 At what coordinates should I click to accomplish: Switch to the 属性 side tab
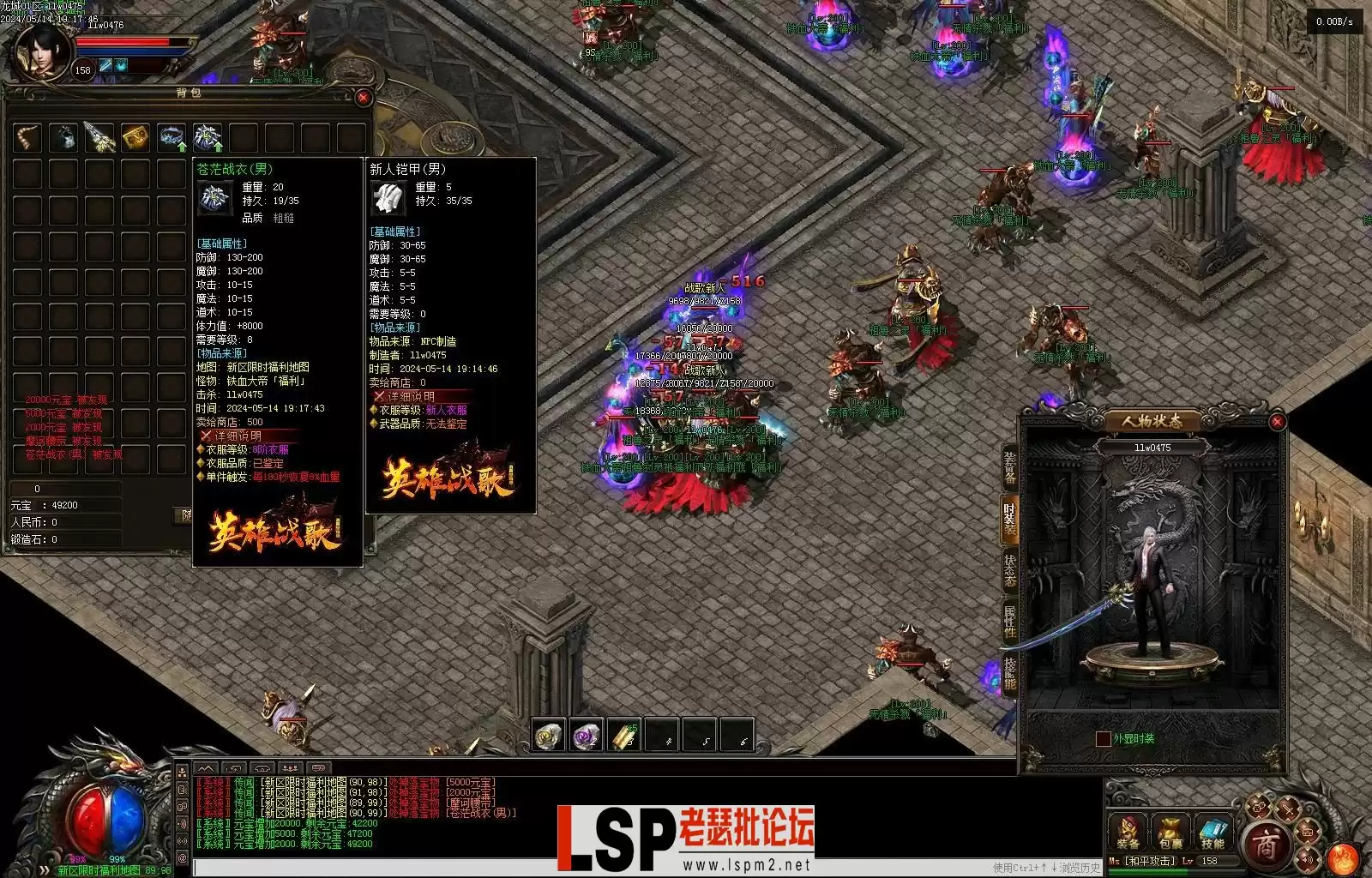pyautogui.click(x=1009, y=621)
